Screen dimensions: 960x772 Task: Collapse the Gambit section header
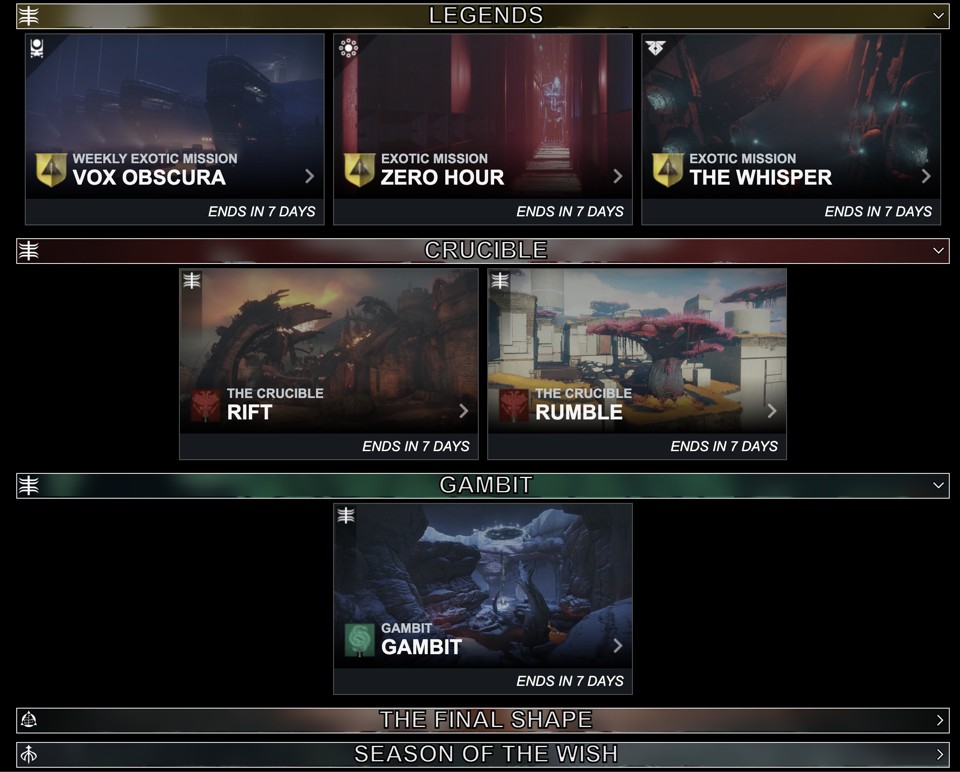tap(938, 485)
